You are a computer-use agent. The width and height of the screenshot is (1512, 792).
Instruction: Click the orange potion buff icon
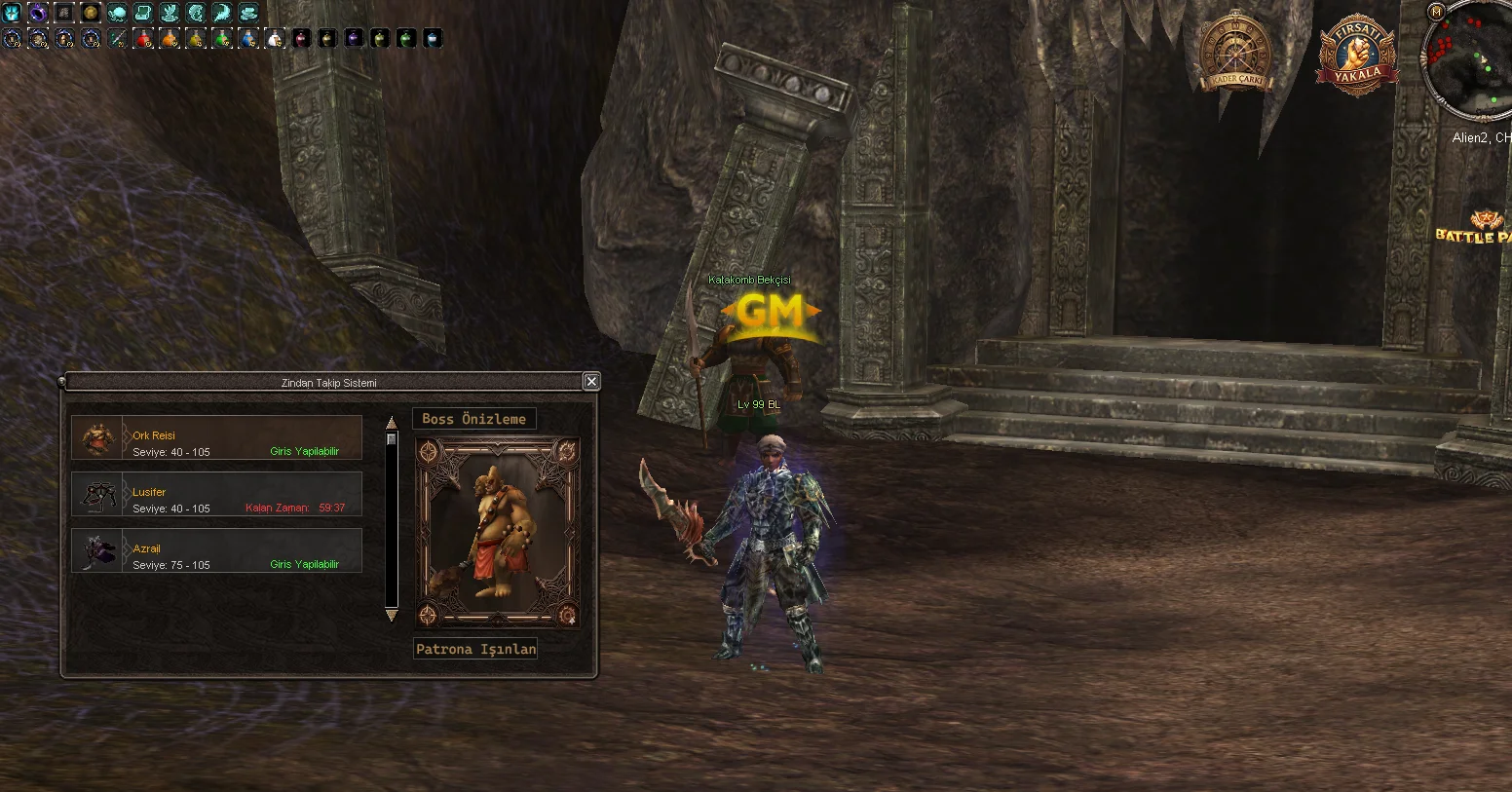click(170, 39)
